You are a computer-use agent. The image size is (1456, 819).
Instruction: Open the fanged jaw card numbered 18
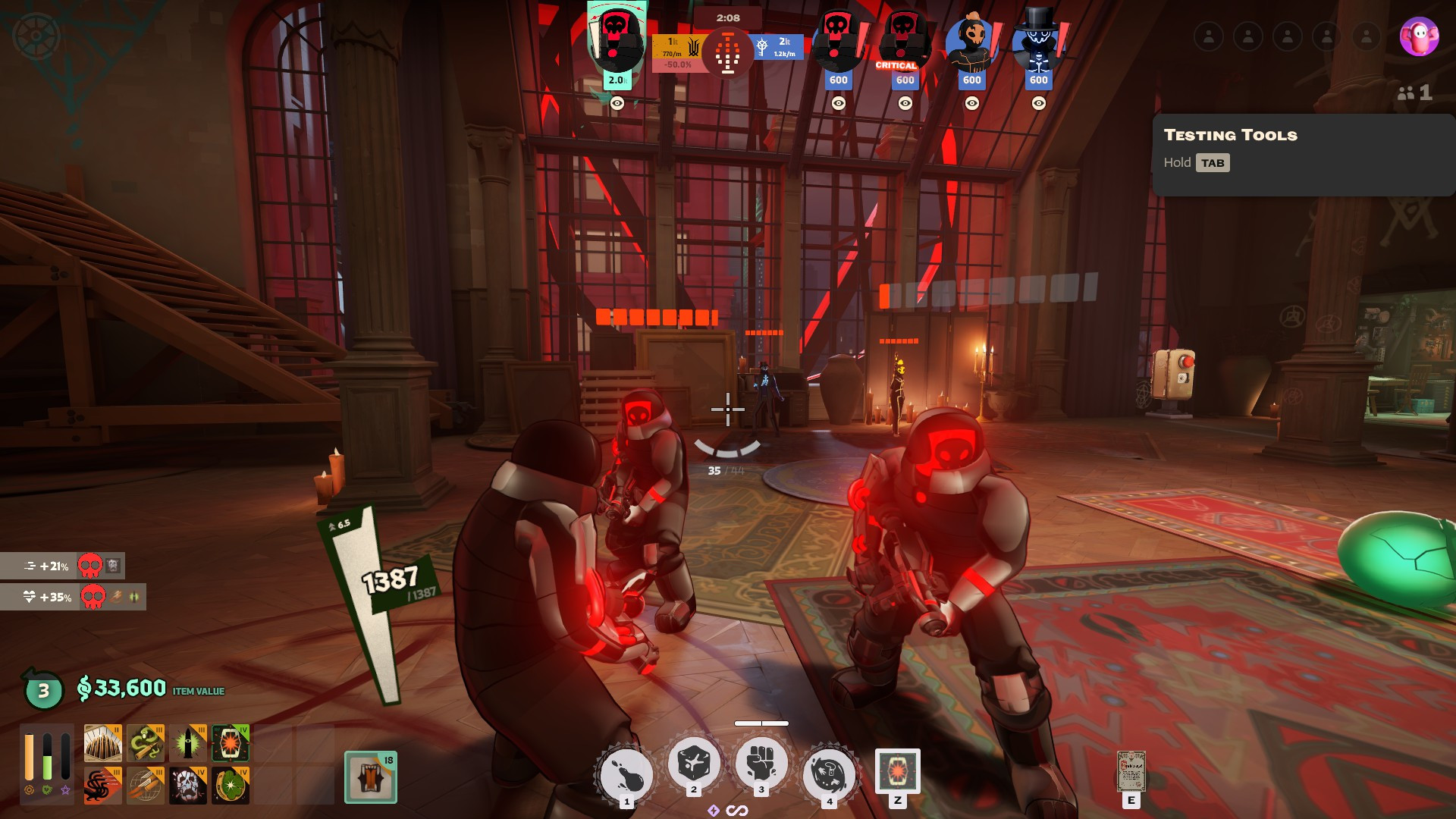tap(370, 777)
